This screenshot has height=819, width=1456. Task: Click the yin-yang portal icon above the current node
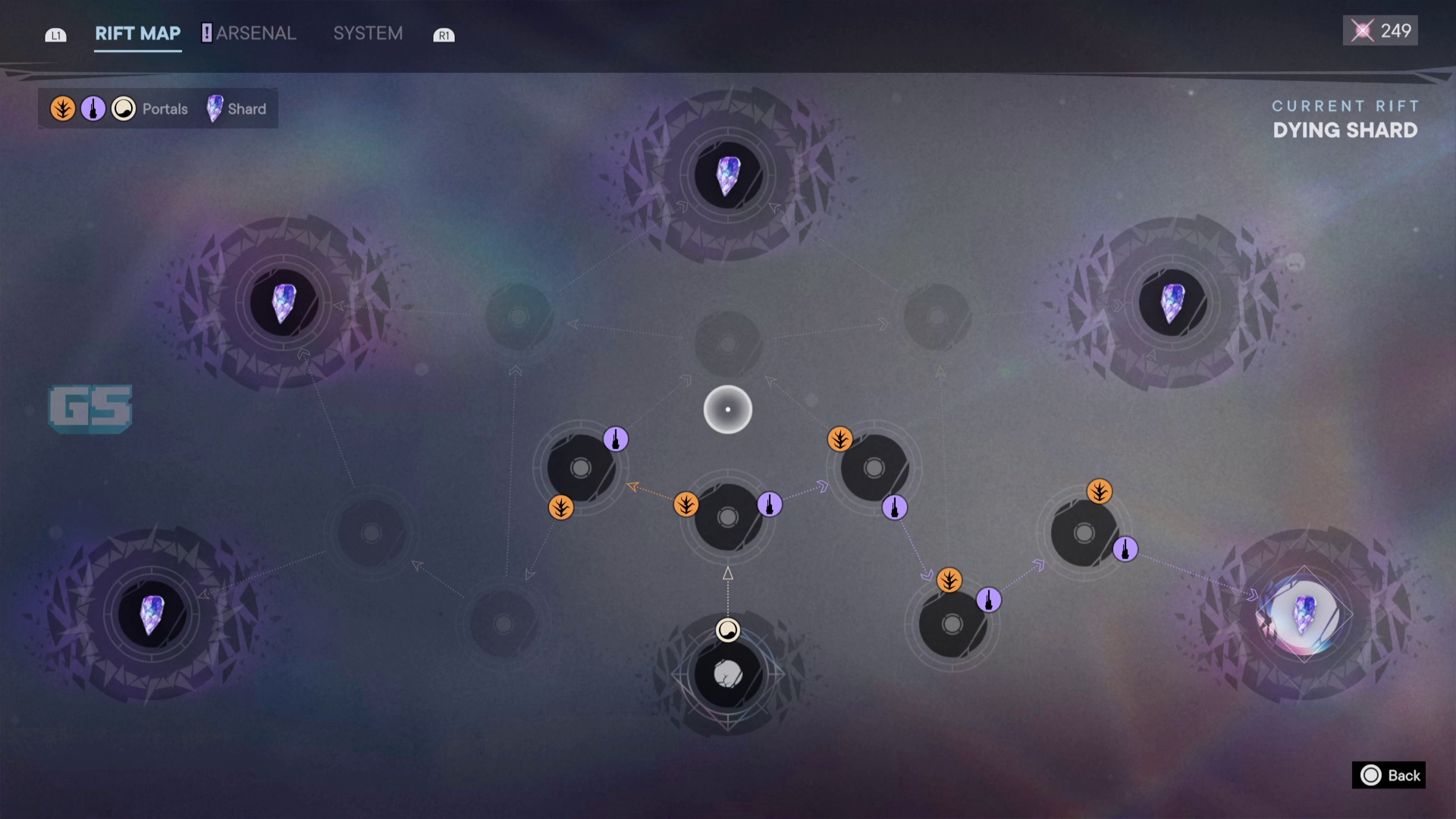727,630
